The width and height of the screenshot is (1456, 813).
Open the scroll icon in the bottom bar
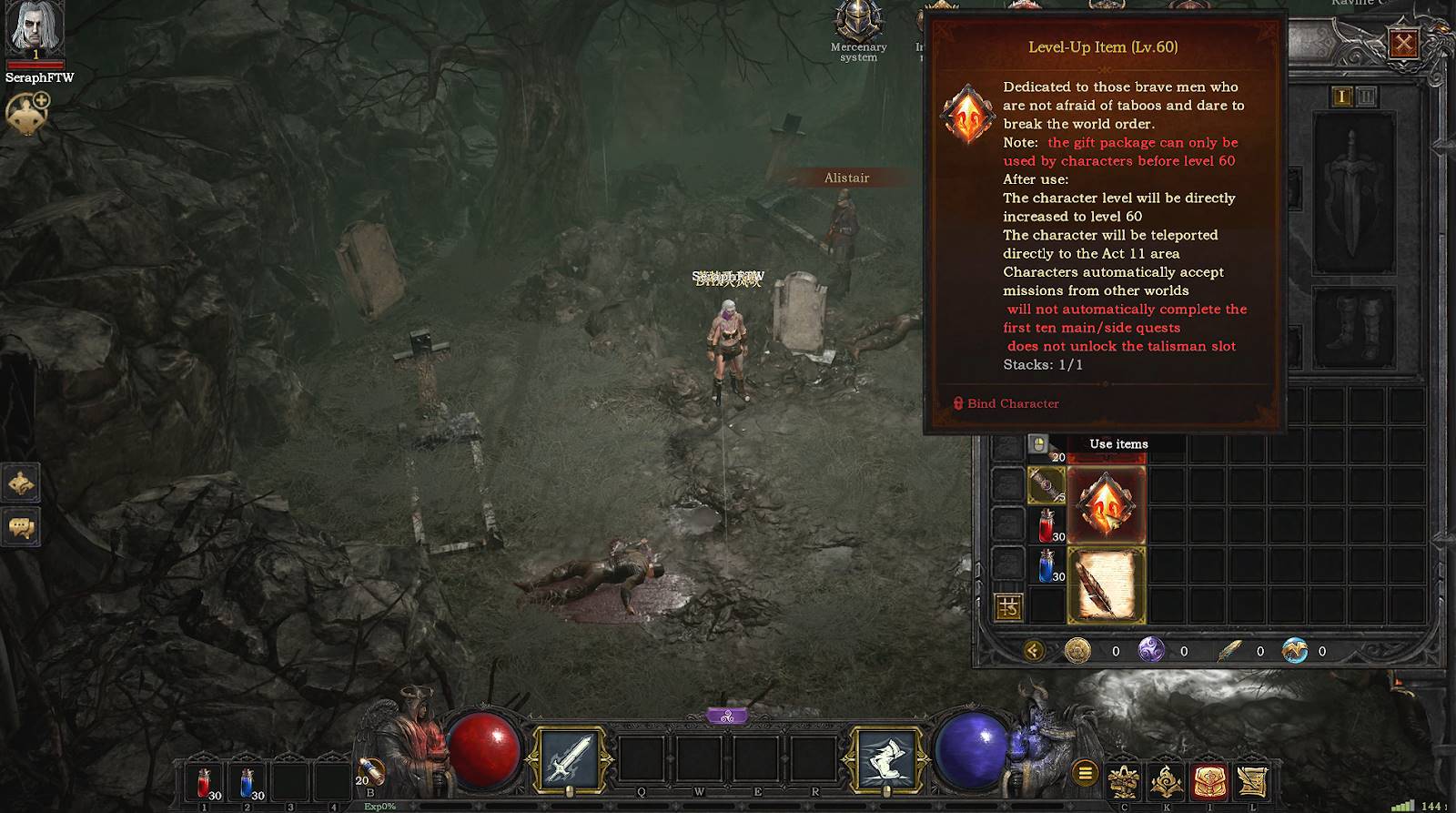(x=1252, y=781)
